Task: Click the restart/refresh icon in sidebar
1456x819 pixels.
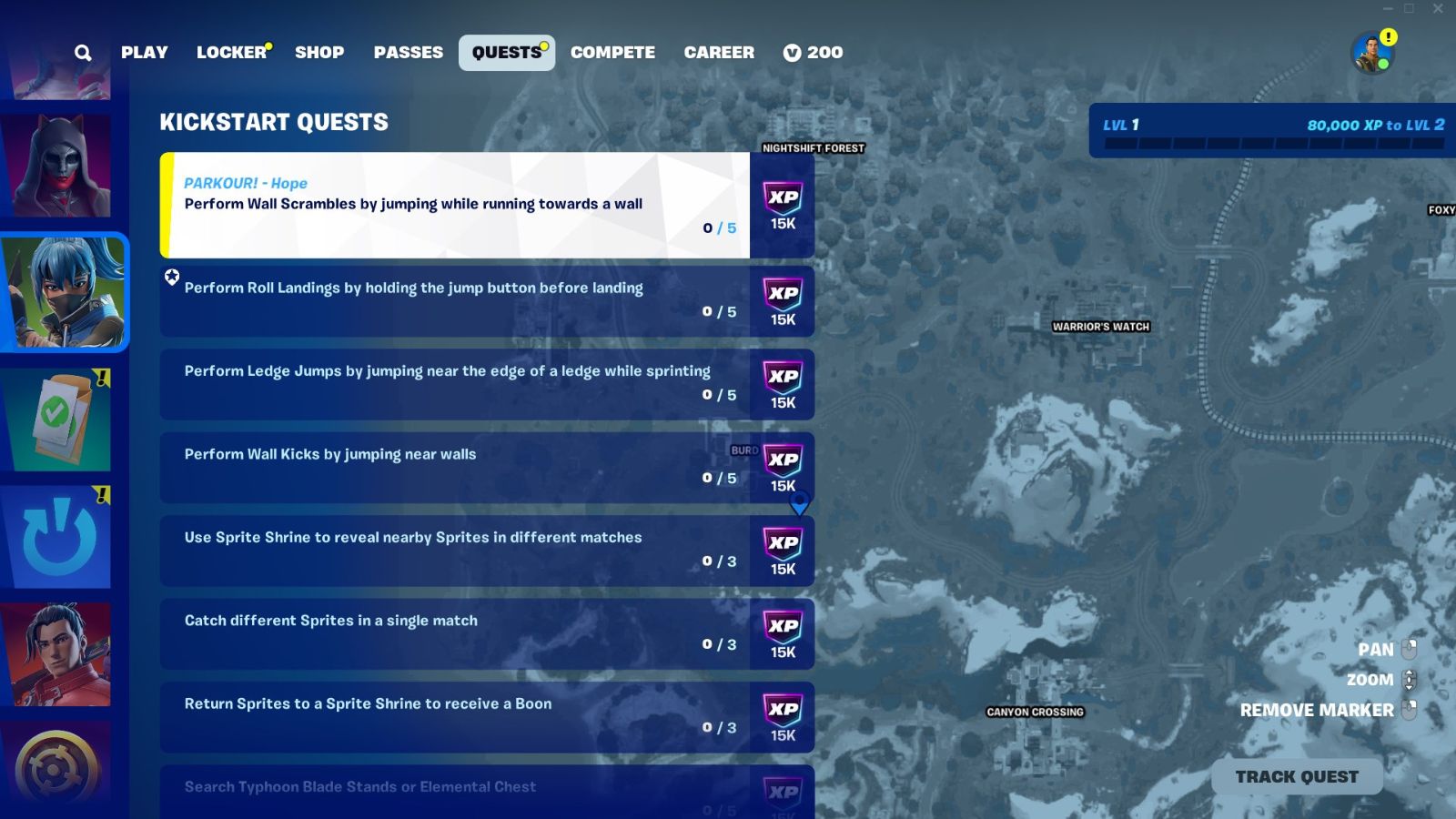Action: click(57, 537)
